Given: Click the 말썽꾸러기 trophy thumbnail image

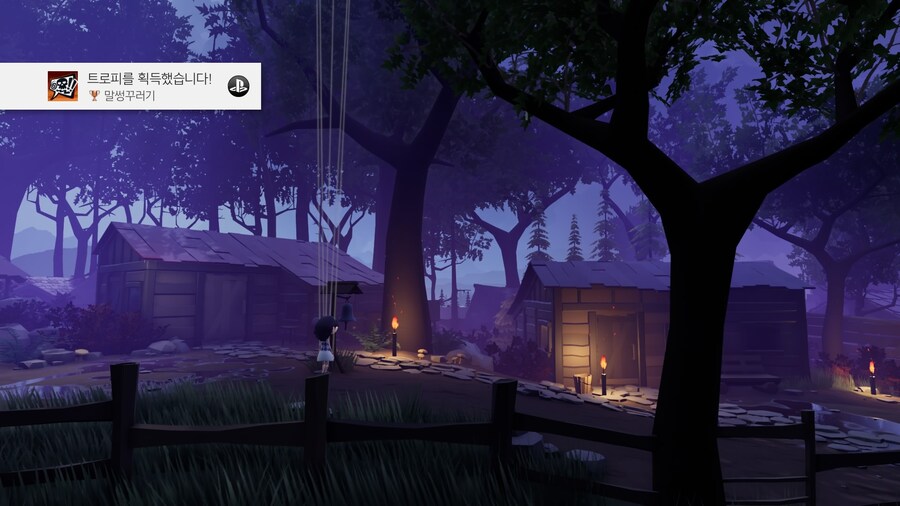Looking at the screenshot, I should coord(63,86).
